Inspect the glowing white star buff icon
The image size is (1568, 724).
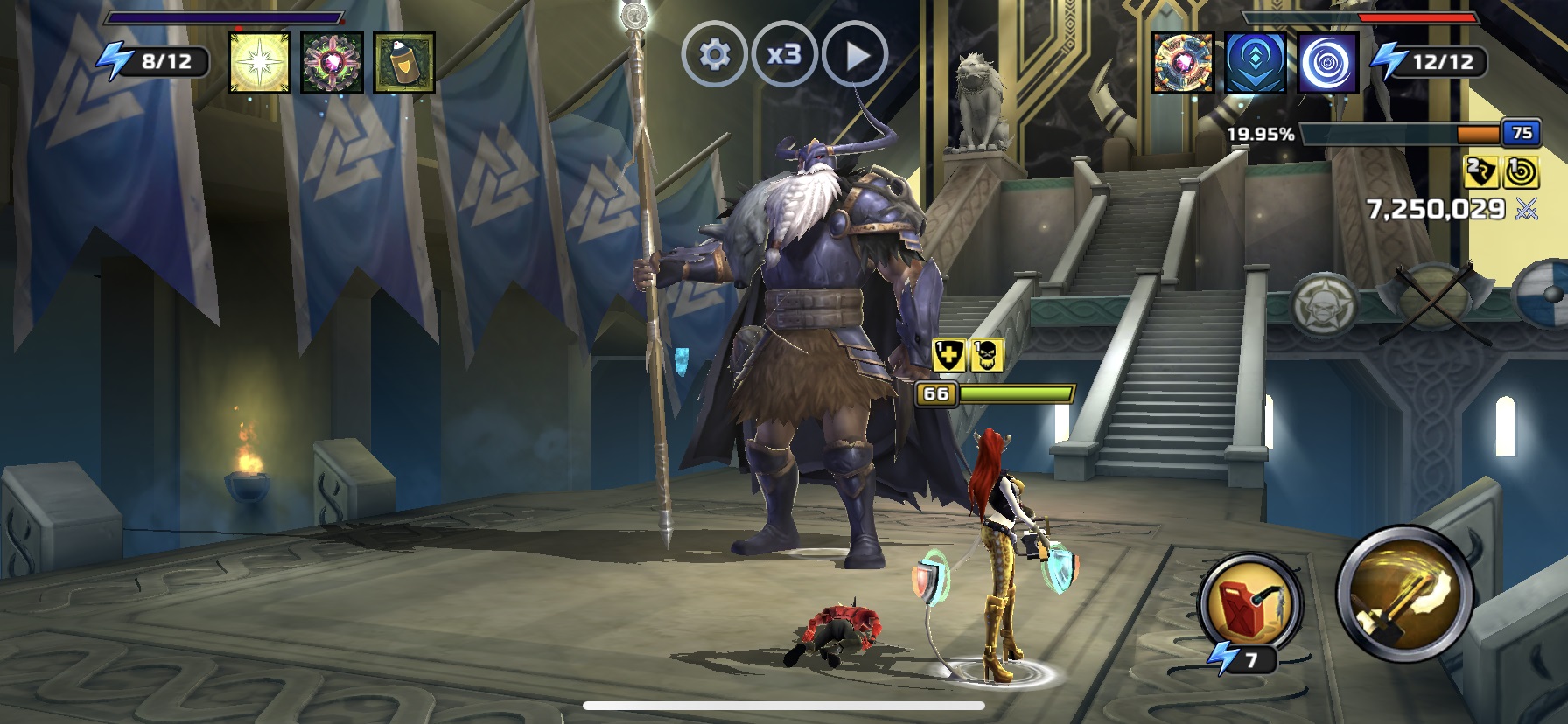point(259,63)
